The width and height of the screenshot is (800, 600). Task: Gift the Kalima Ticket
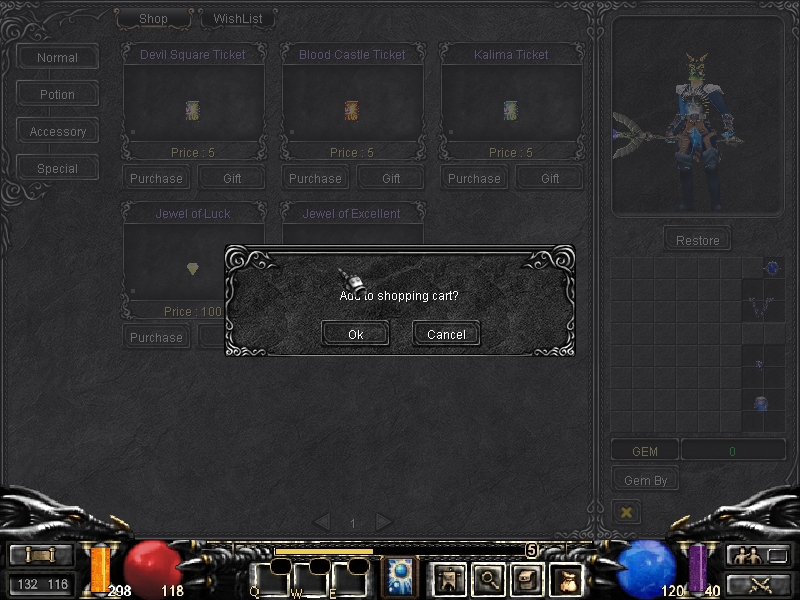coord(550,179)
